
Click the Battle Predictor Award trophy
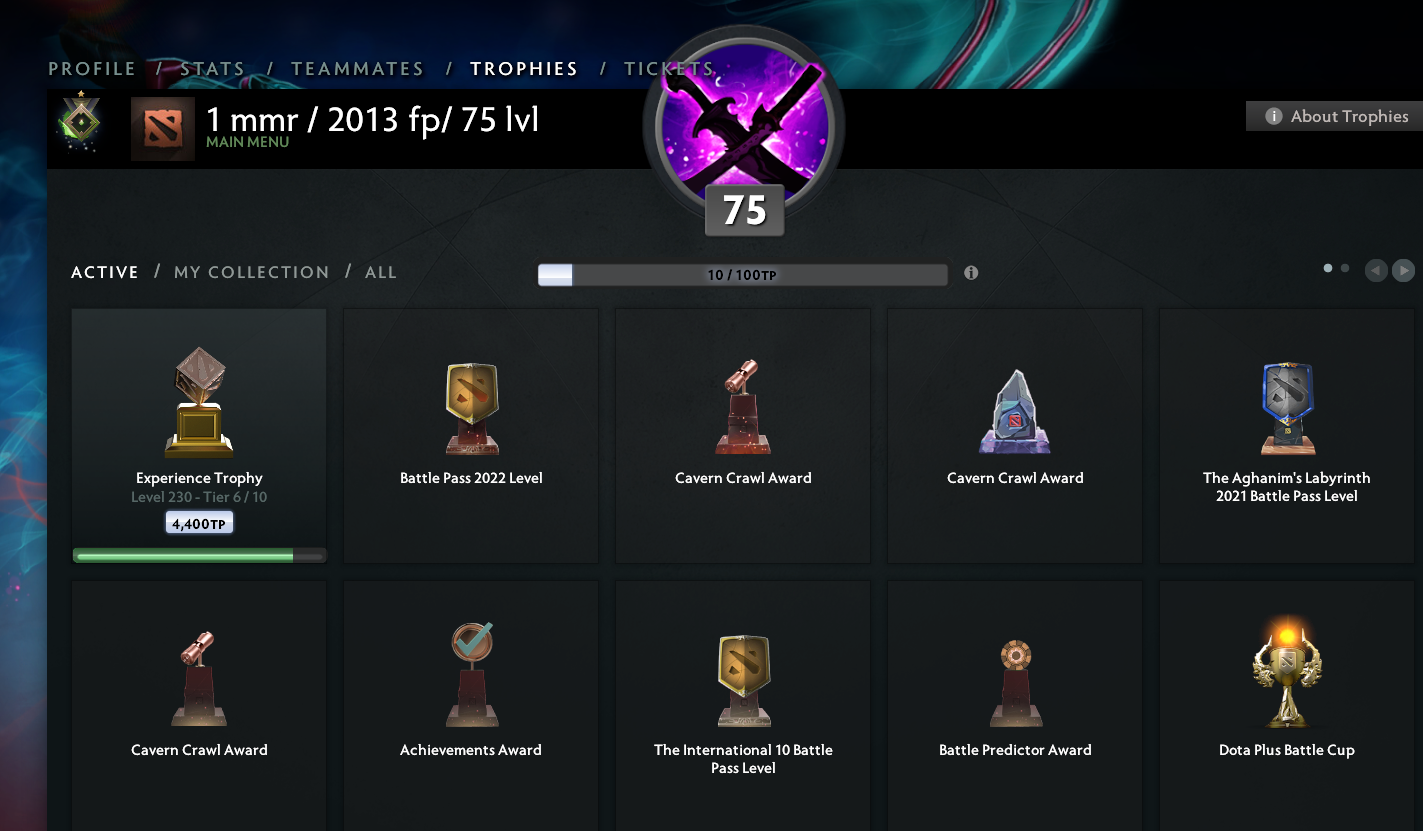[x=1014, y=675]
